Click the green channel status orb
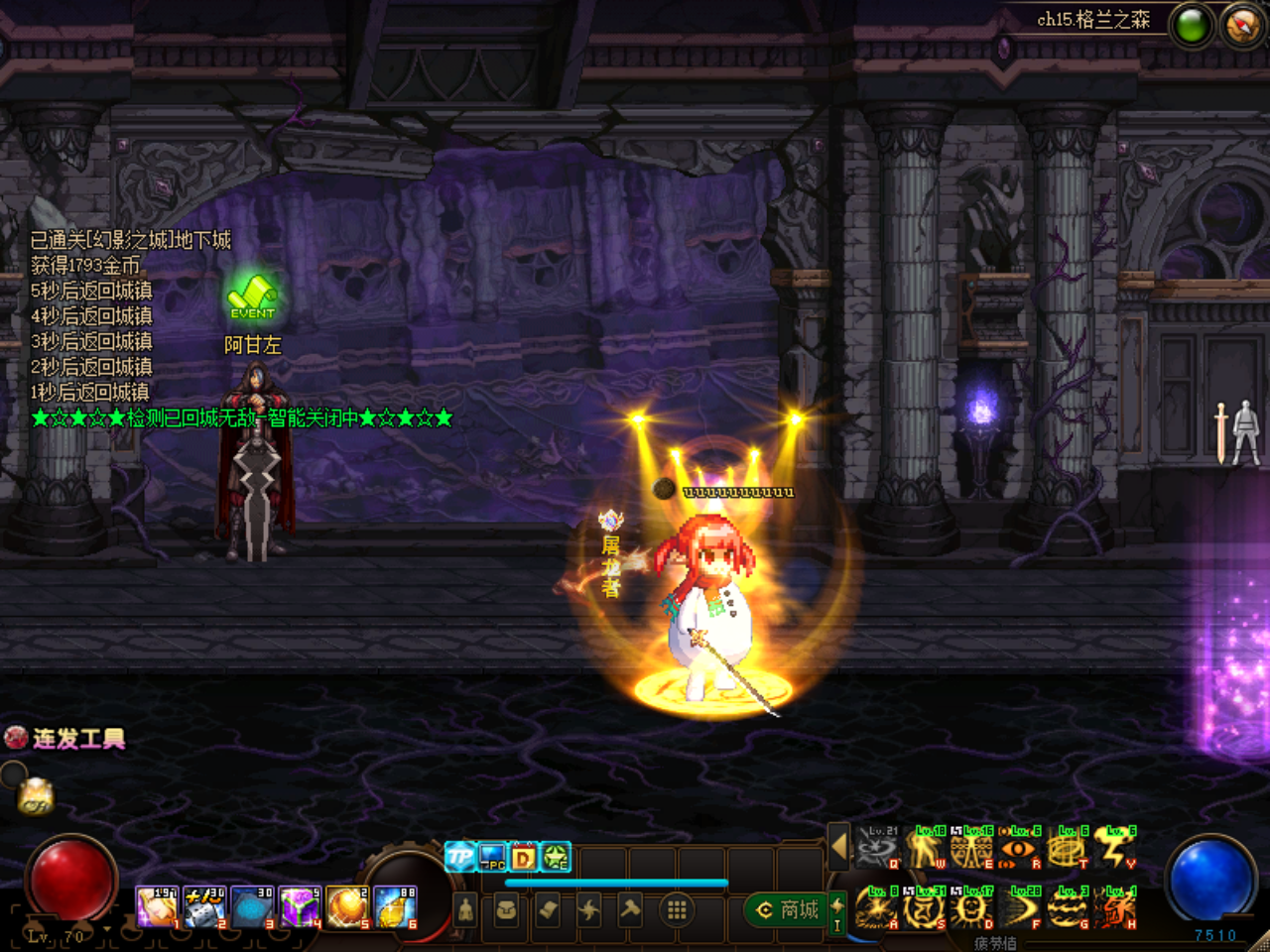Viewport: 1270px width, 952px height. pyautogui.click(x=1192, y=27)
